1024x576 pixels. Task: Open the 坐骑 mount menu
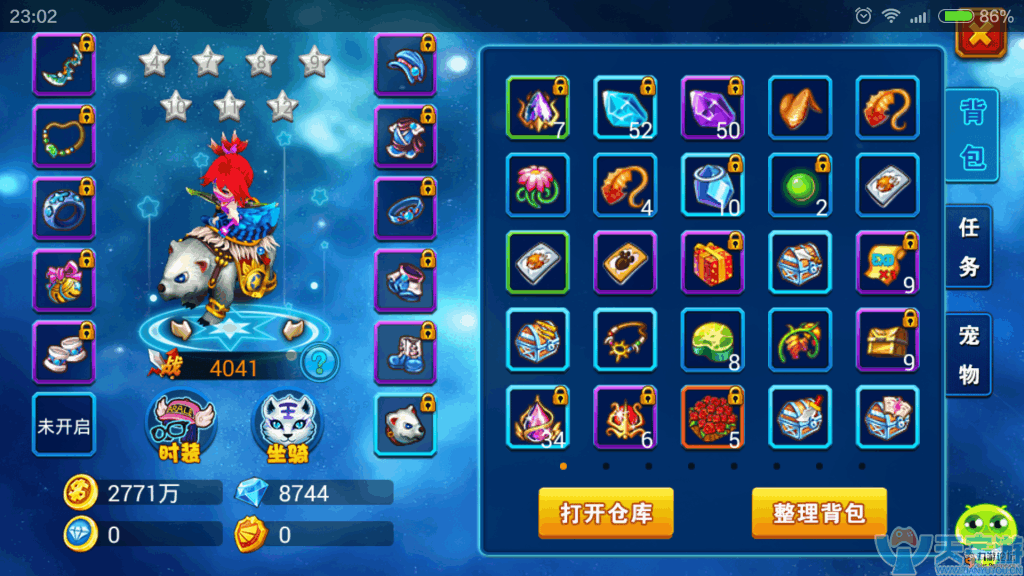click(x=285, y=427)
